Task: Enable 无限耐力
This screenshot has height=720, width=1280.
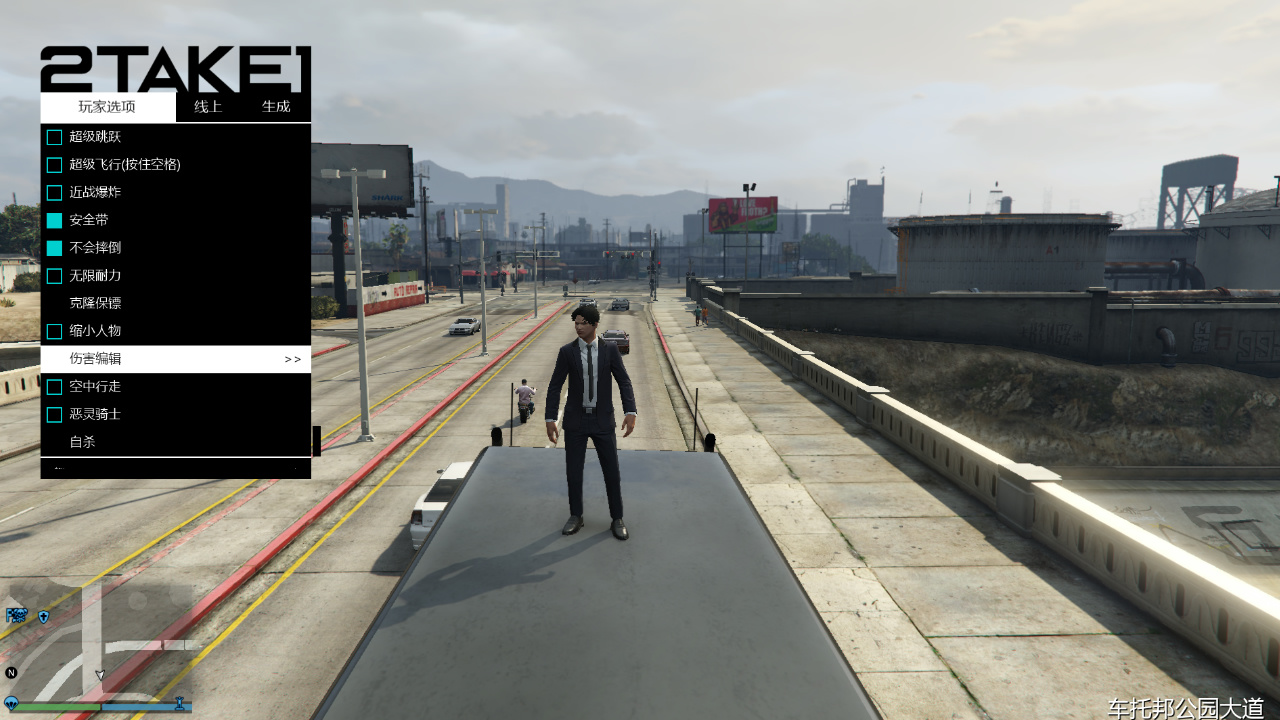Action: pos(54,275)
